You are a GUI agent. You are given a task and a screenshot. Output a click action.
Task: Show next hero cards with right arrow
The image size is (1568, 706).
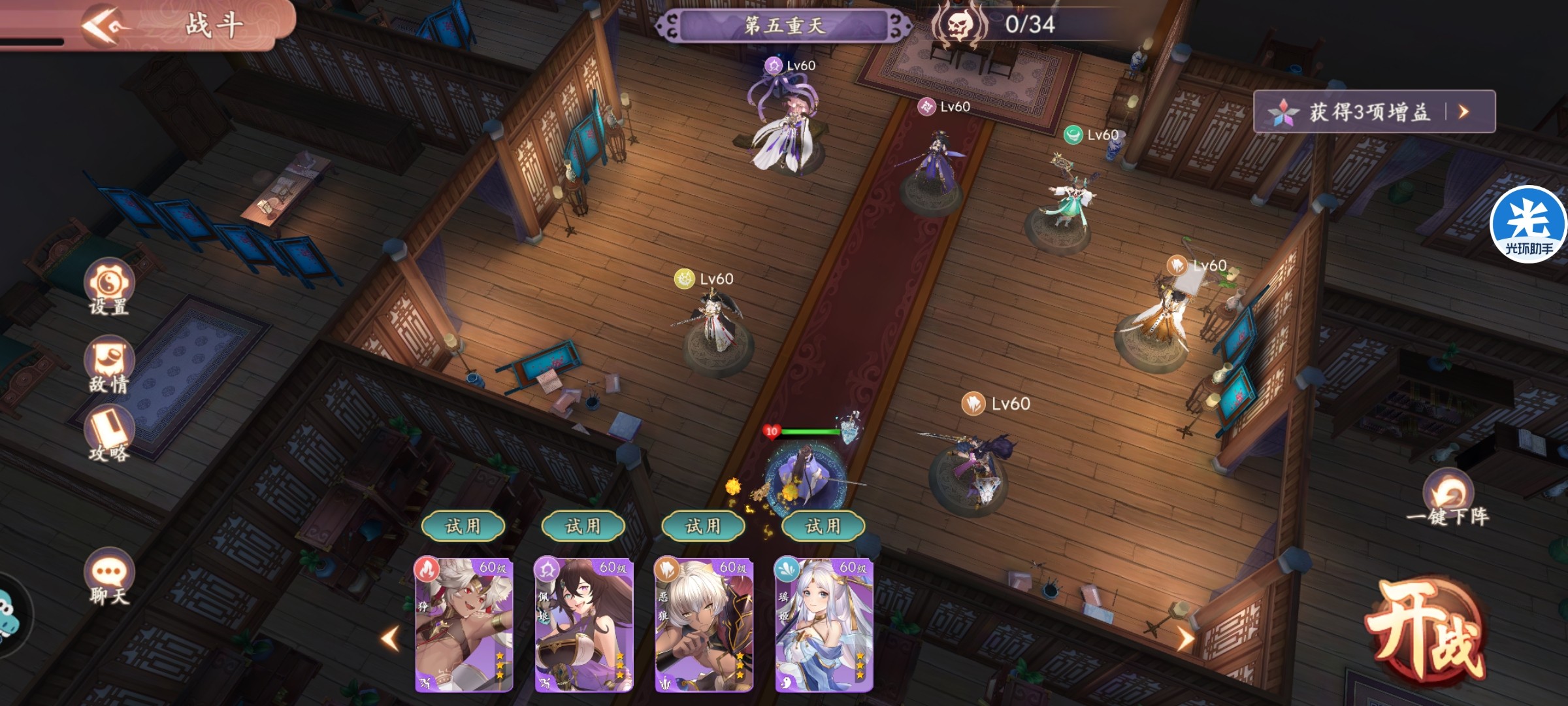pos(1185,638)
